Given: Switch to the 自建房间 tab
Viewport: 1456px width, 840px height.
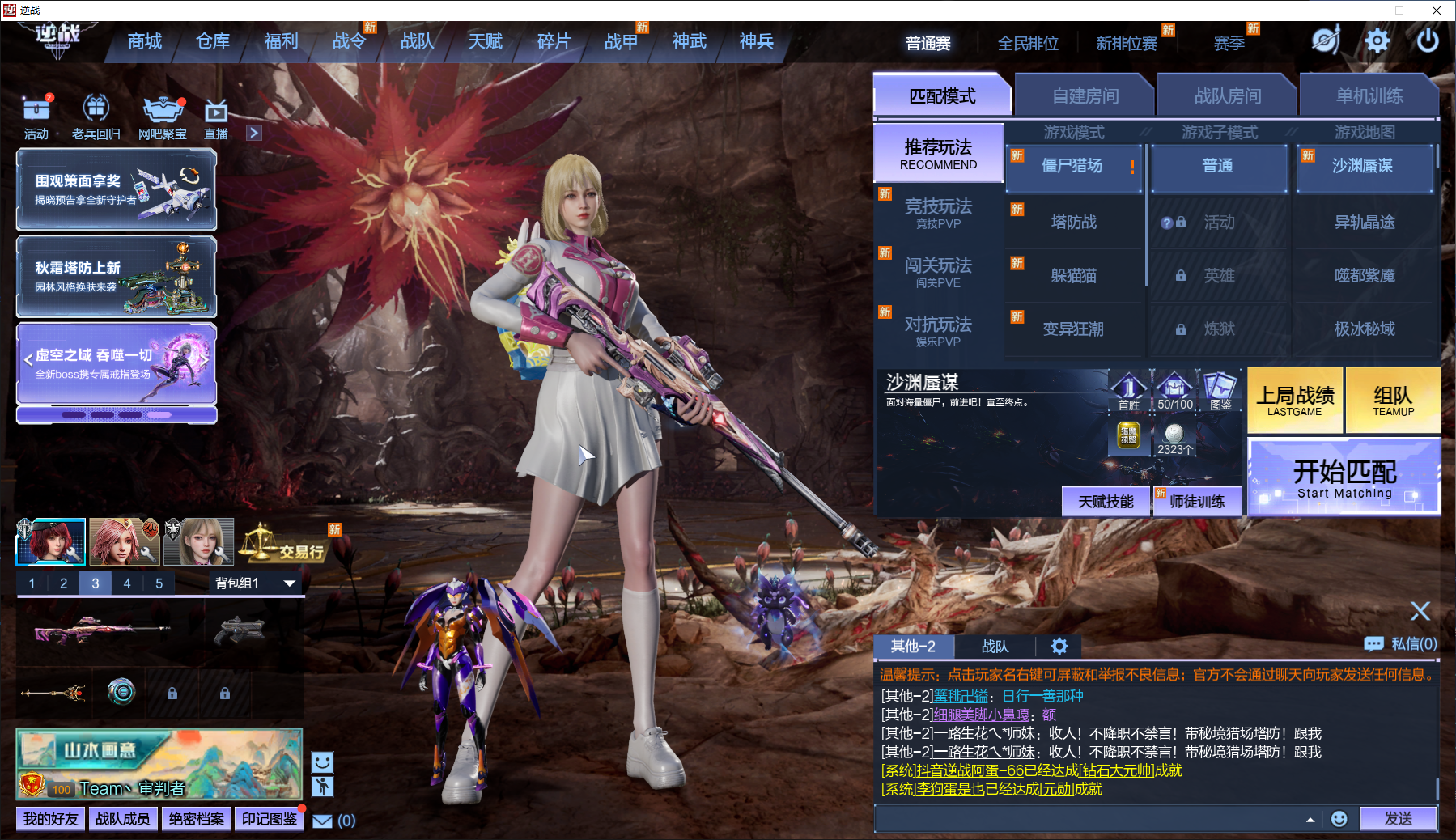Looking at the screenshot, I should coord(1085,96).
